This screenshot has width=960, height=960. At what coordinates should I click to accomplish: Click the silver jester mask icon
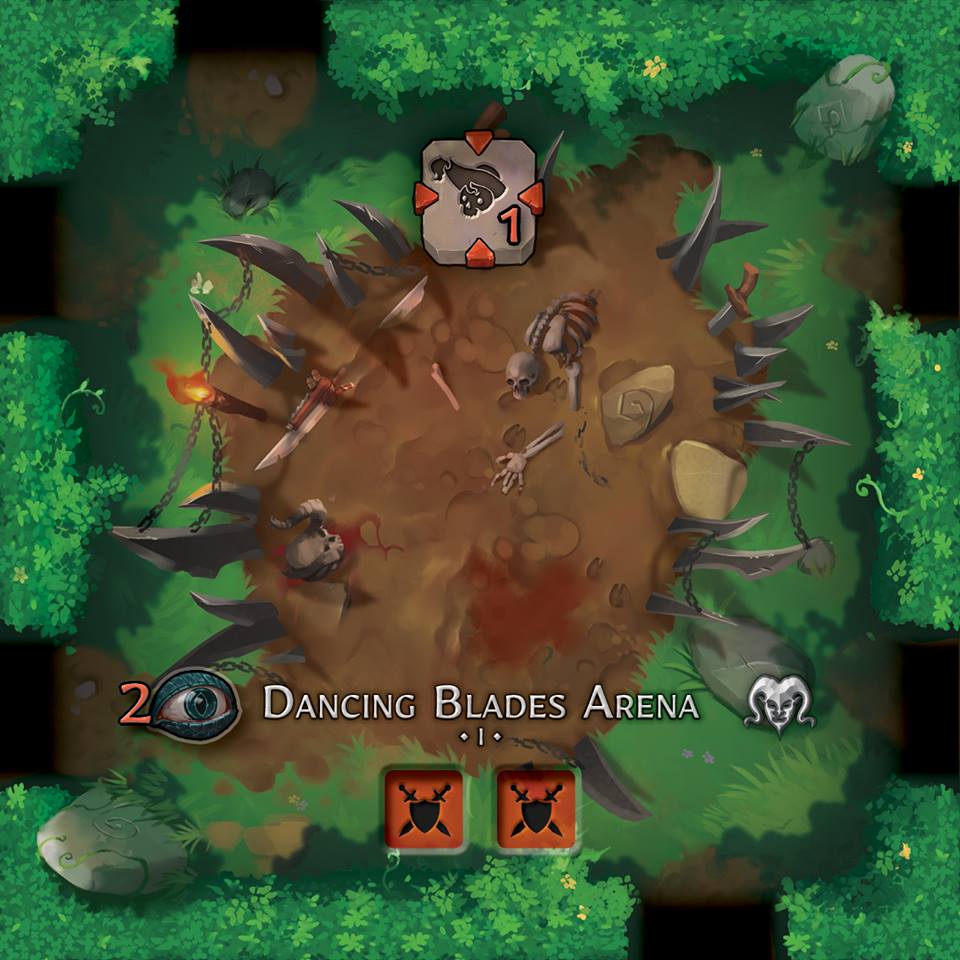(x=781, y=704)
